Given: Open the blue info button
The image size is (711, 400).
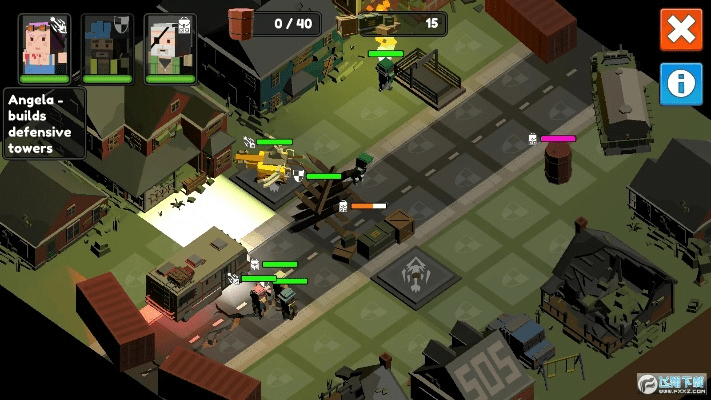Looking at the screenshot, I should tap(681, 85).
